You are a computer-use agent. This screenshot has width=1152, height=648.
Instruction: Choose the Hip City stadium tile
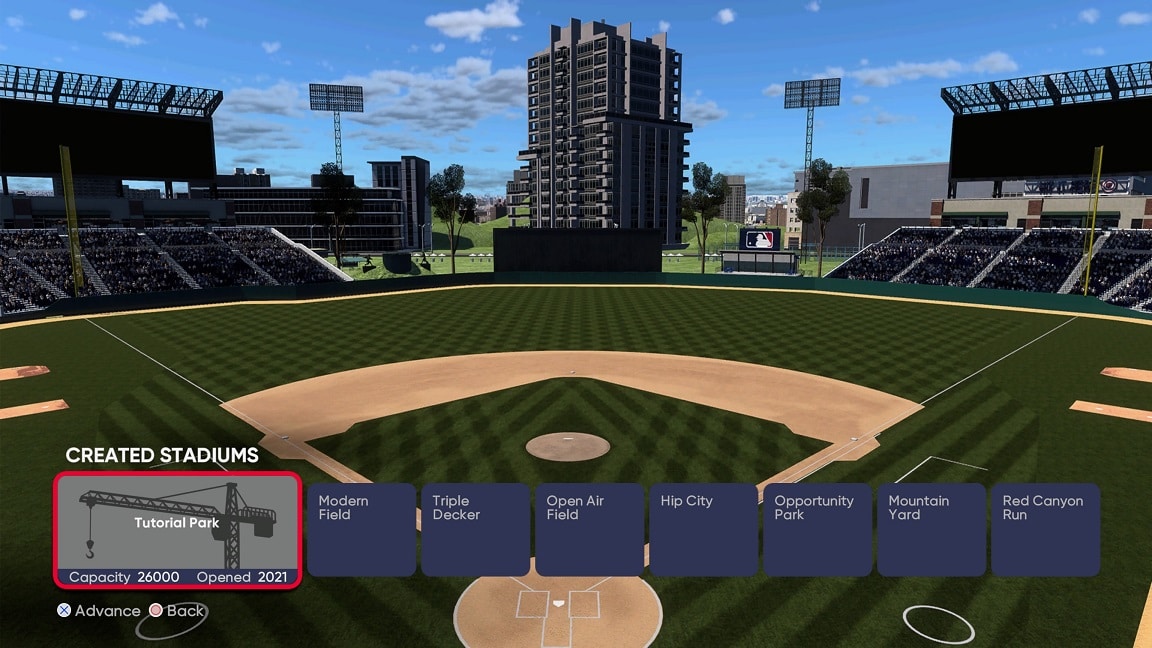click(x=703, y=530)
